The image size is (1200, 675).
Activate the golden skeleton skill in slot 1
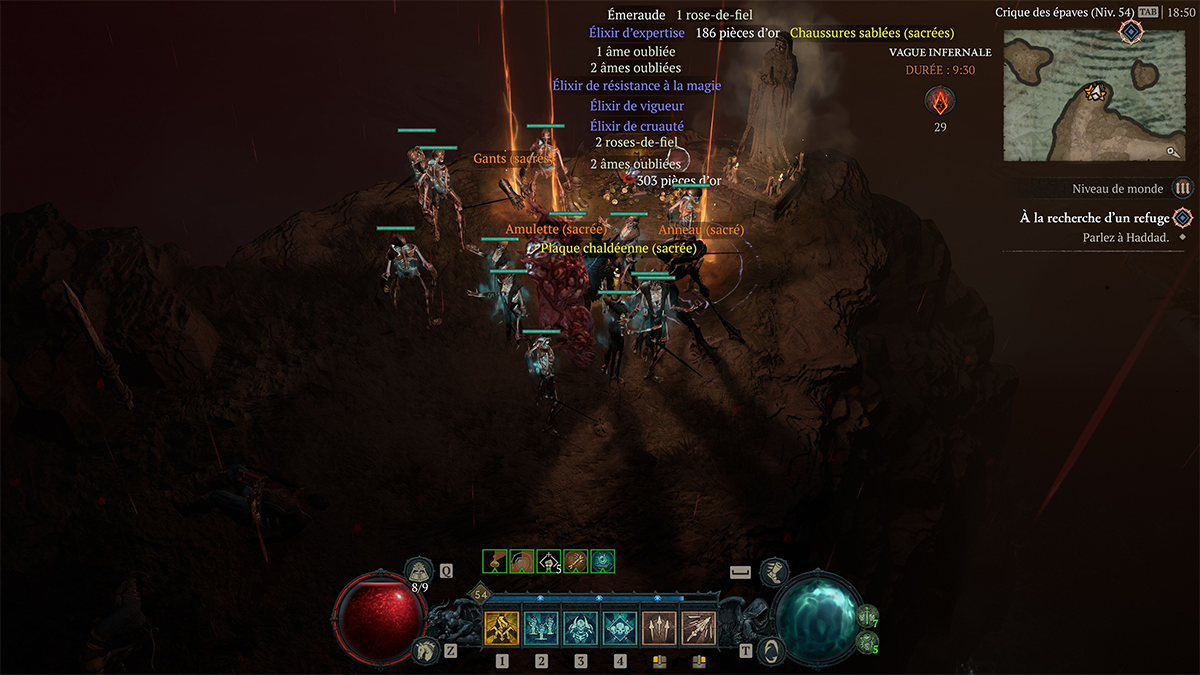(x=501, y=629)
